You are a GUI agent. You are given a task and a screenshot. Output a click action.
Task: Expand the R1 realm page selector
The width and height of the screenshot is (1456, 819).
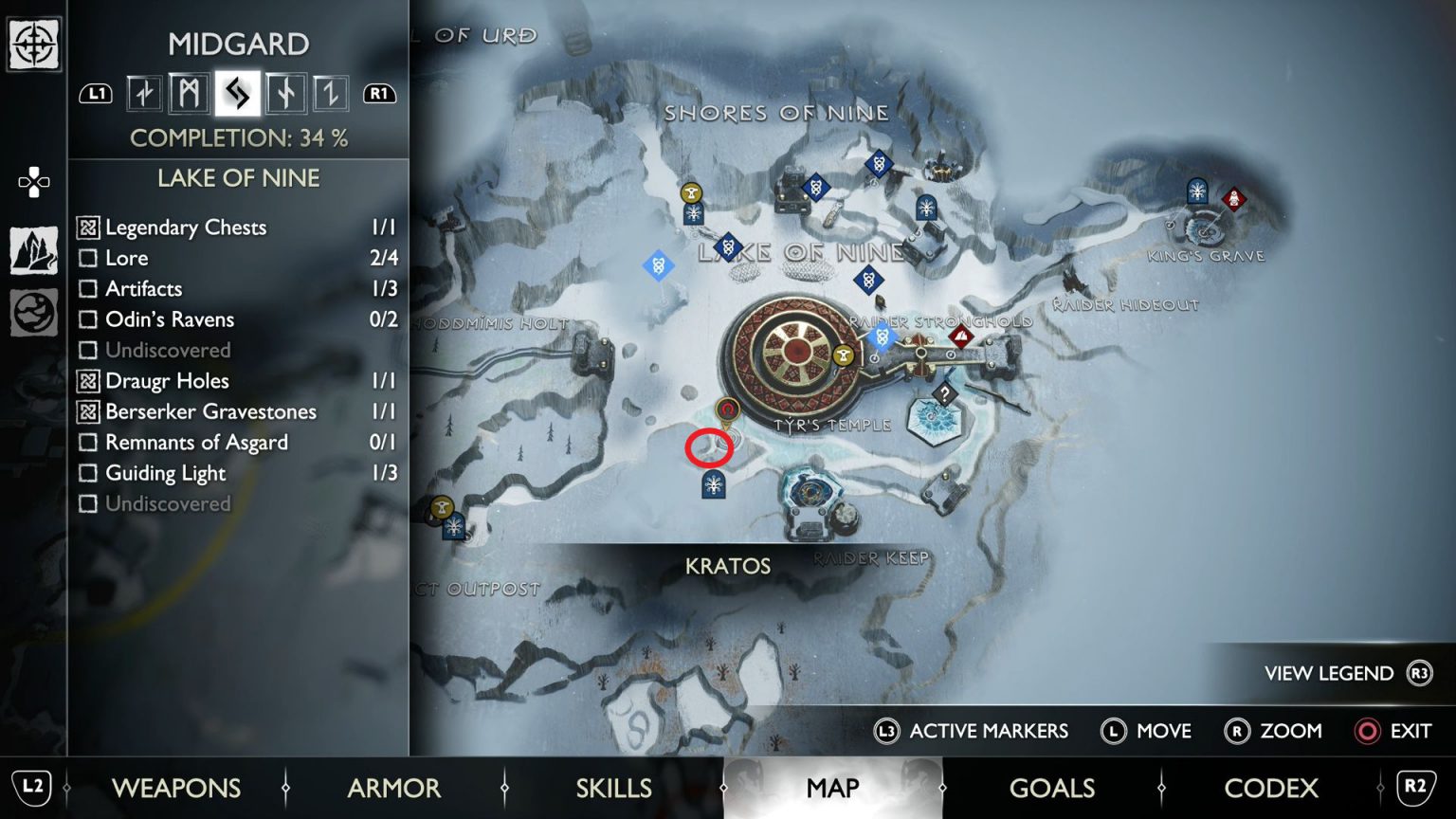[379, 94]
